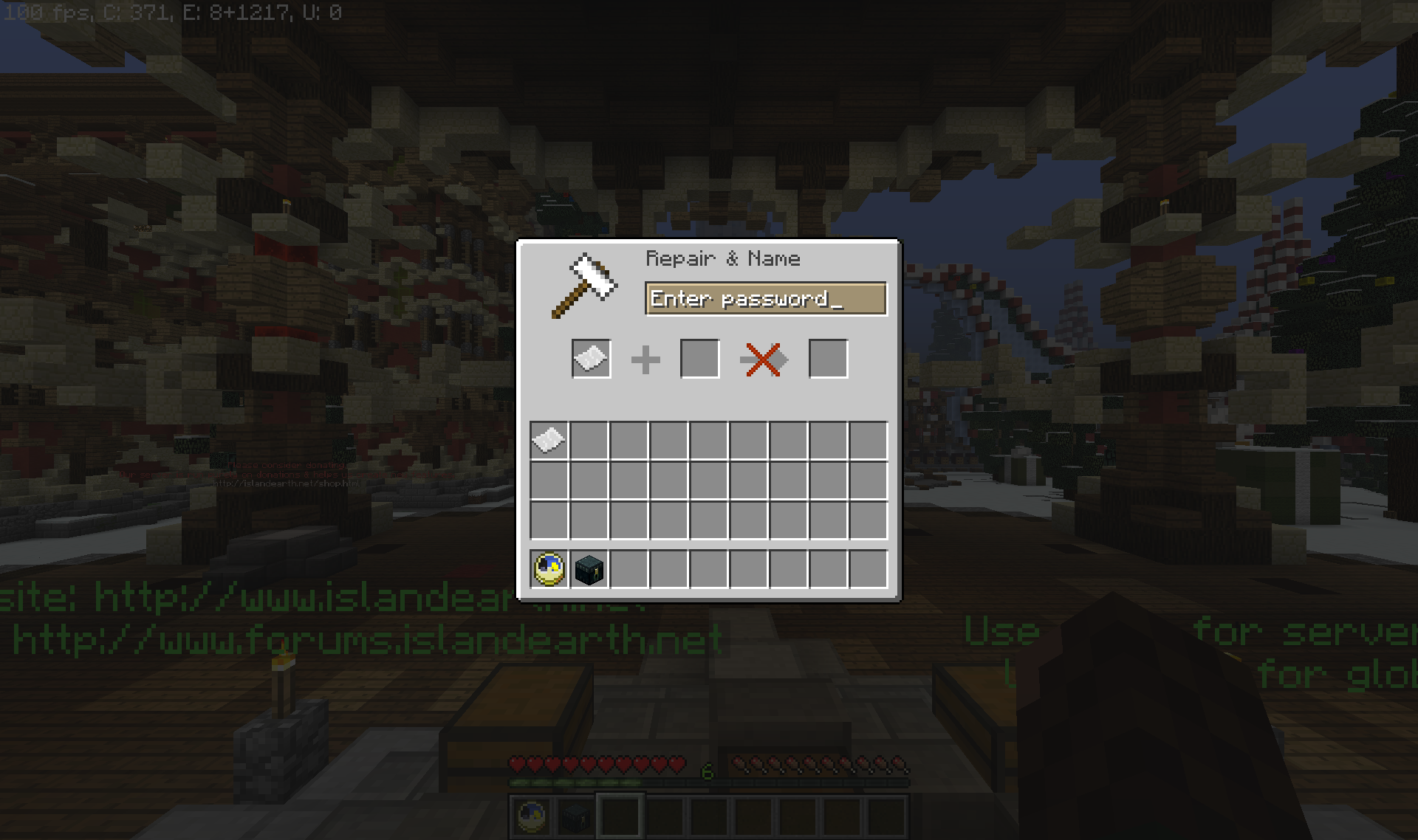Image resolution: width=1418 pixels, height=840 pixels.
Task: Open the forums.islandearth.net link
Action: pyautogui.click(x=362, y=638)
